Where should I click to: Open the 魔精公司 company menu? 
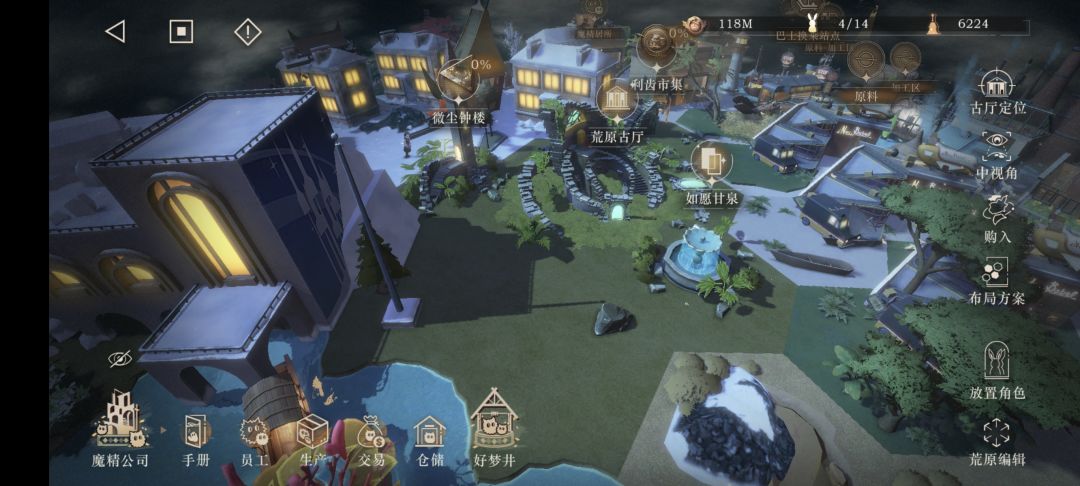pyautogui.click(x=120, y=428)
